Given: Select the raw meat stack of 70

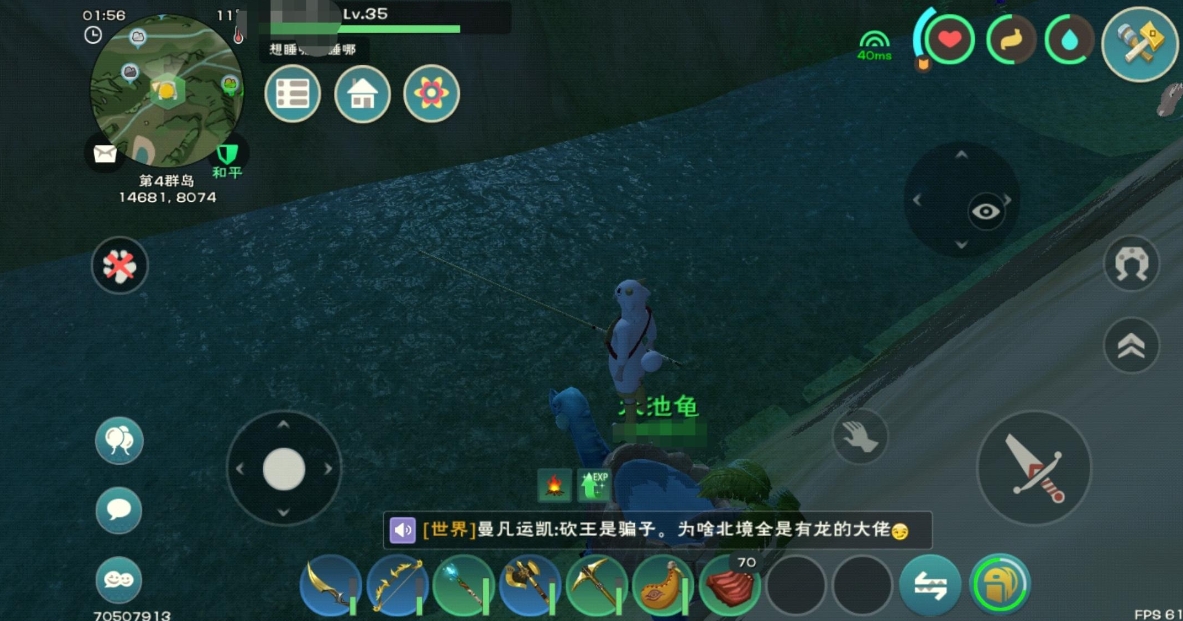Looking at the screenshot, I should 731,585.
